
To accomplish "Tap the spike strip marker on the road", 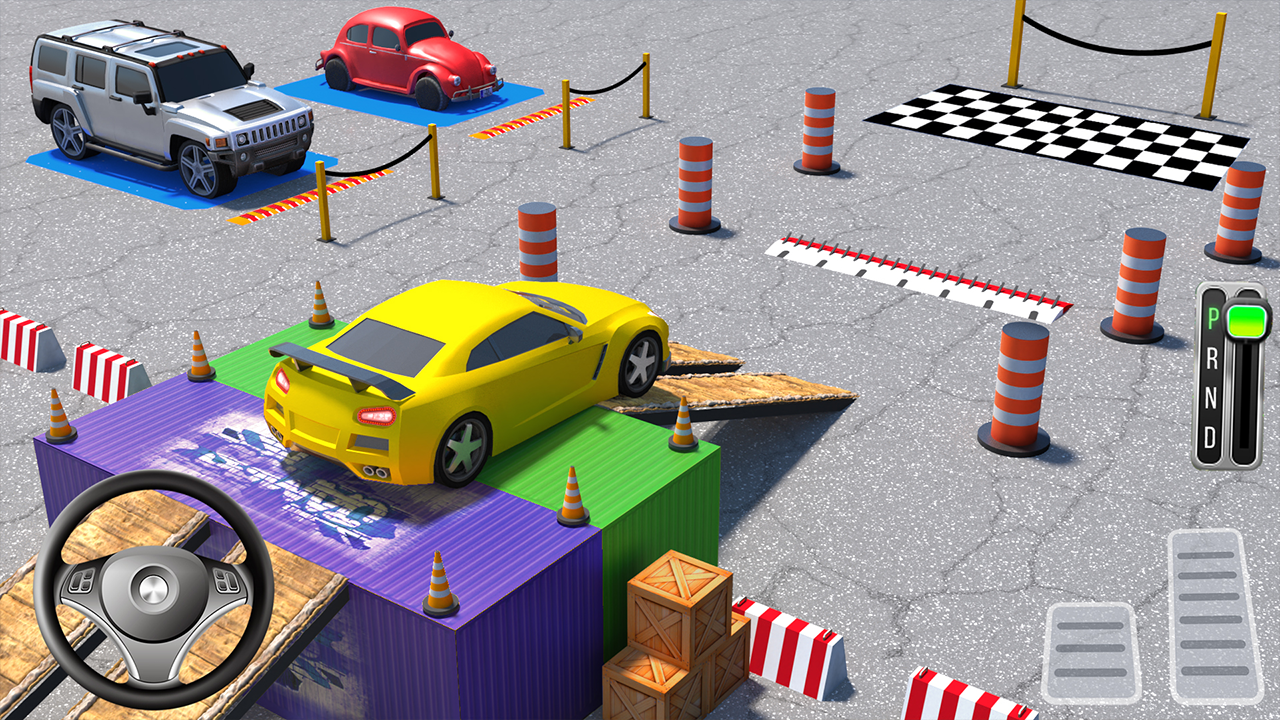I will click(920, 275).
